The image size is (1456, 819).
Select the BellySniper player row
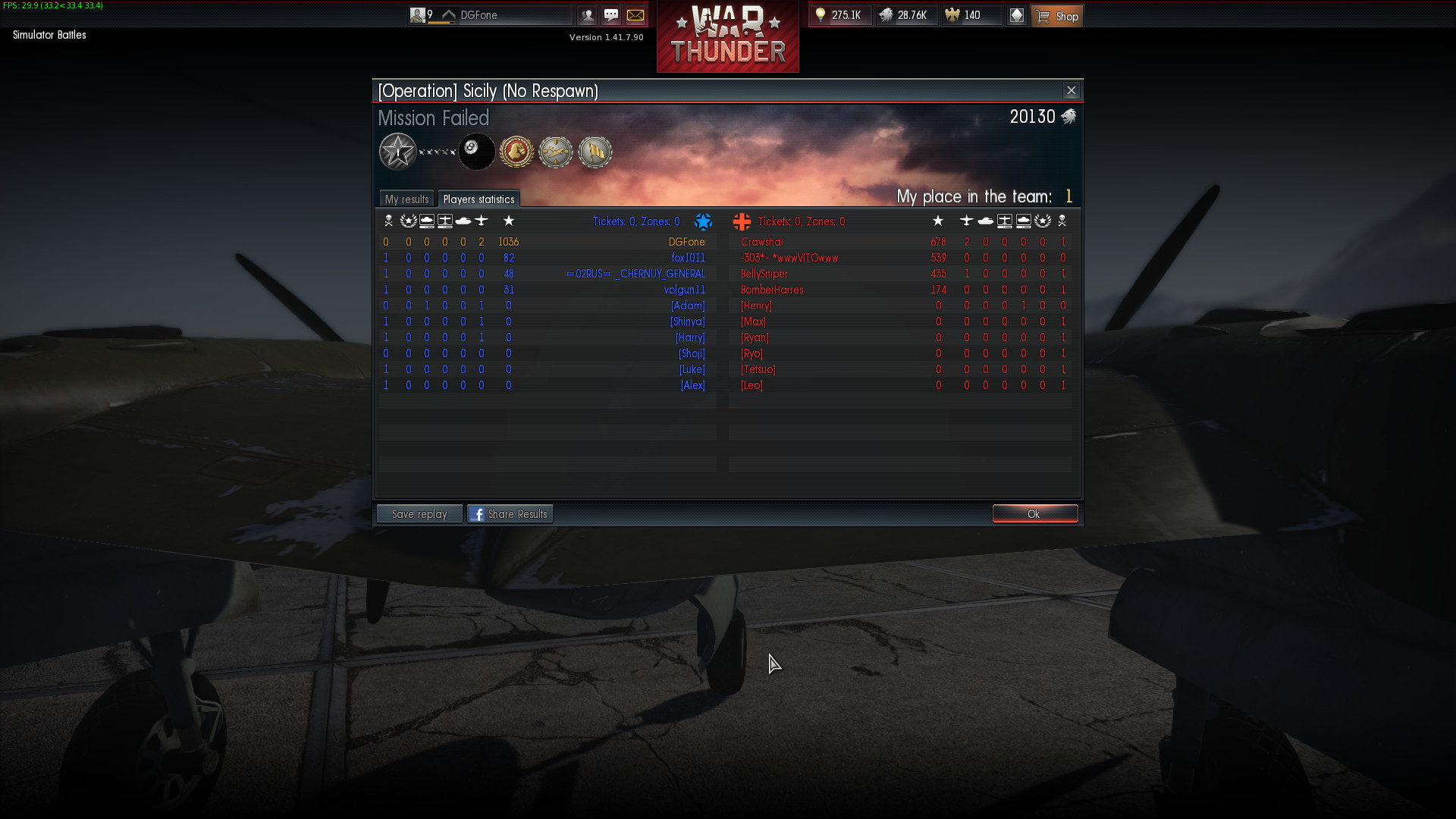[764, 274]
